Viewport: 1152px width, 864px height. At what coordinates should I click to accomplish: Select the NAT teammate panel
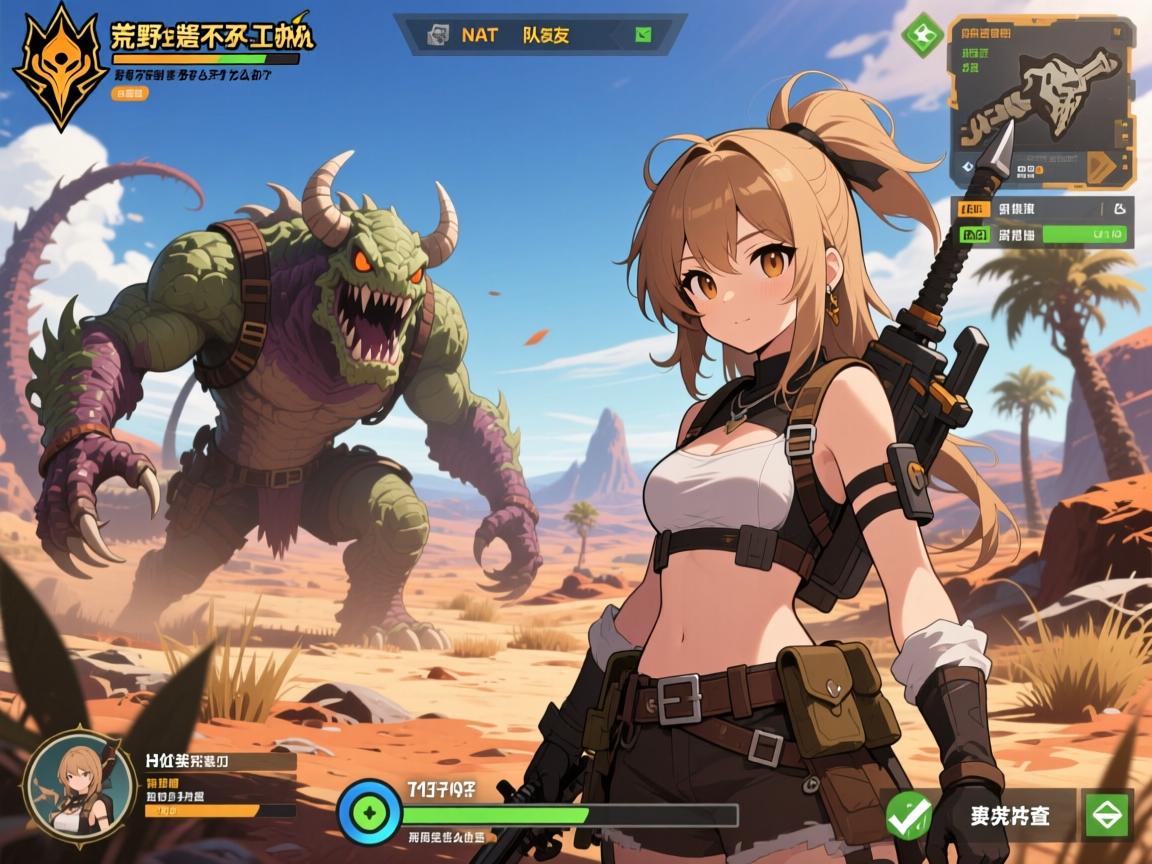click(540, 35)
